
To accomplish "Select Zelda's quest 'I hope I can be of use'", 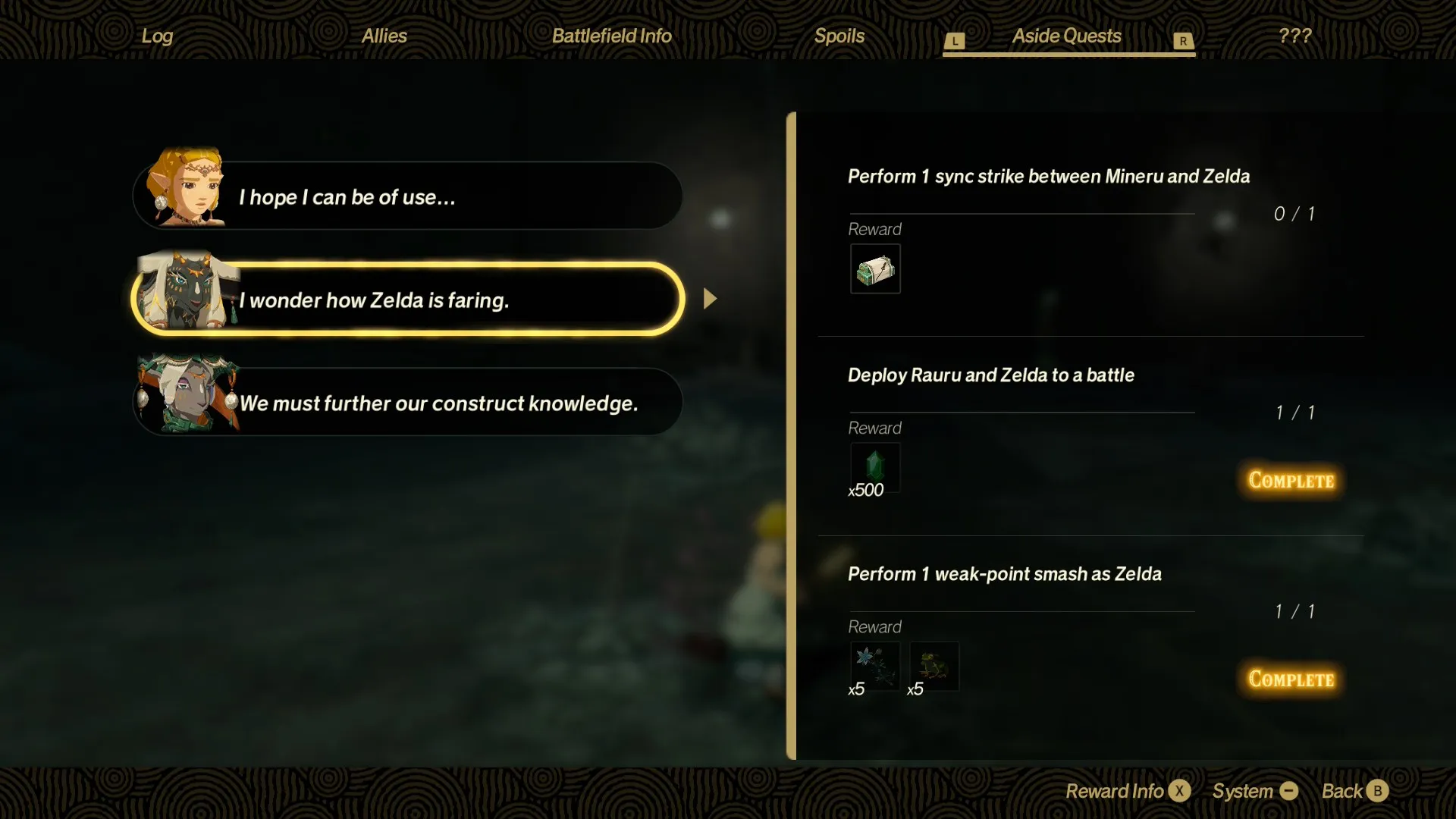I will click(409, 196).
